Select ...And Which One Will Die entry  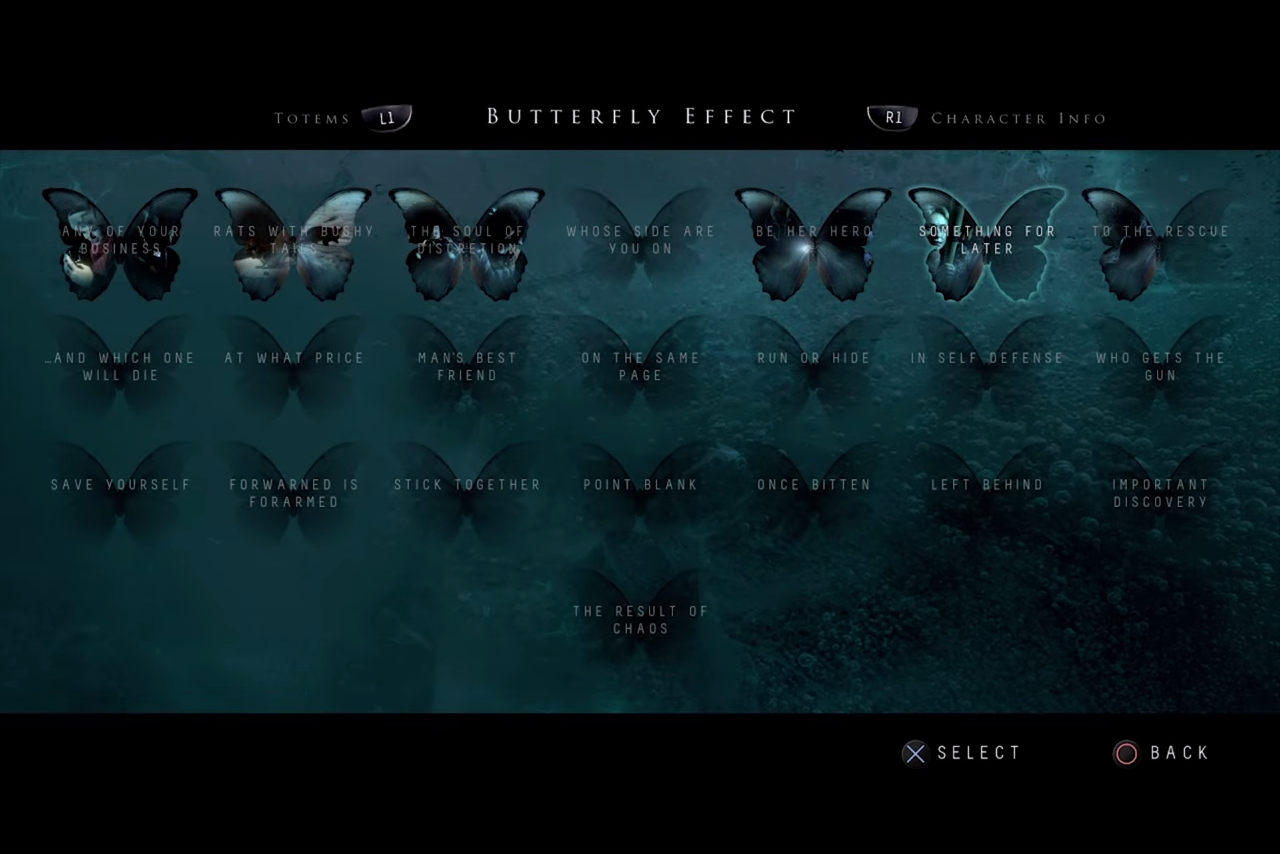coord(120,367)
